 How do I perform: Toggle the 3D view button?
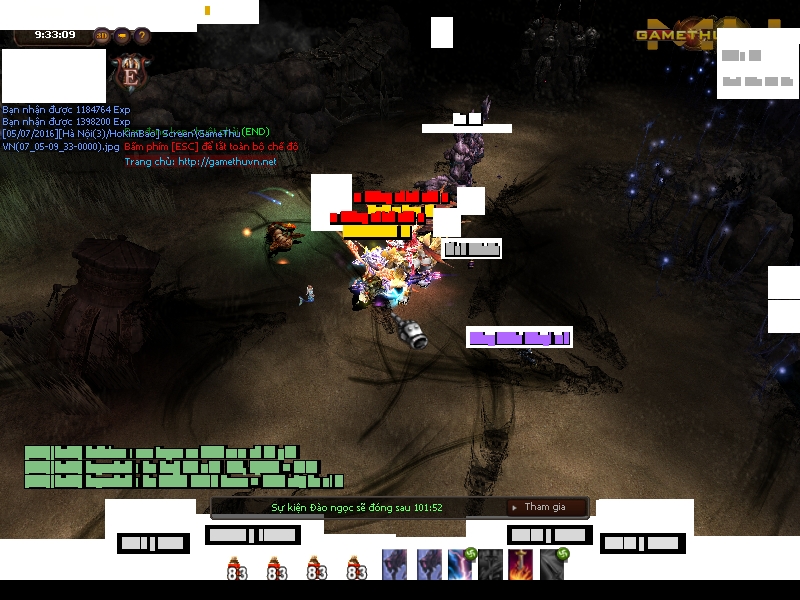(x=102, y=36)
